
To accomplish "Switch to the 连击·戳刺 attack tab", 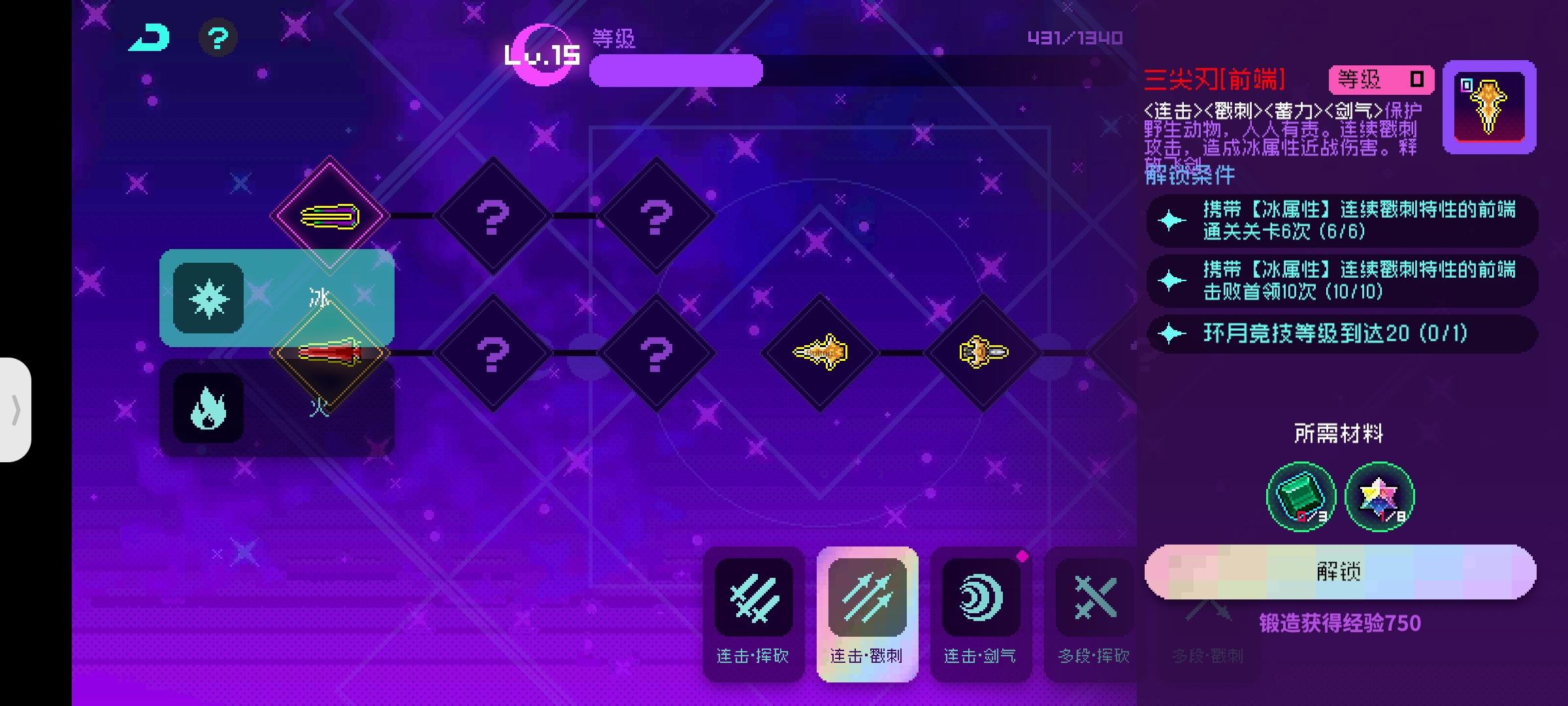I will [x=868, y=596].
